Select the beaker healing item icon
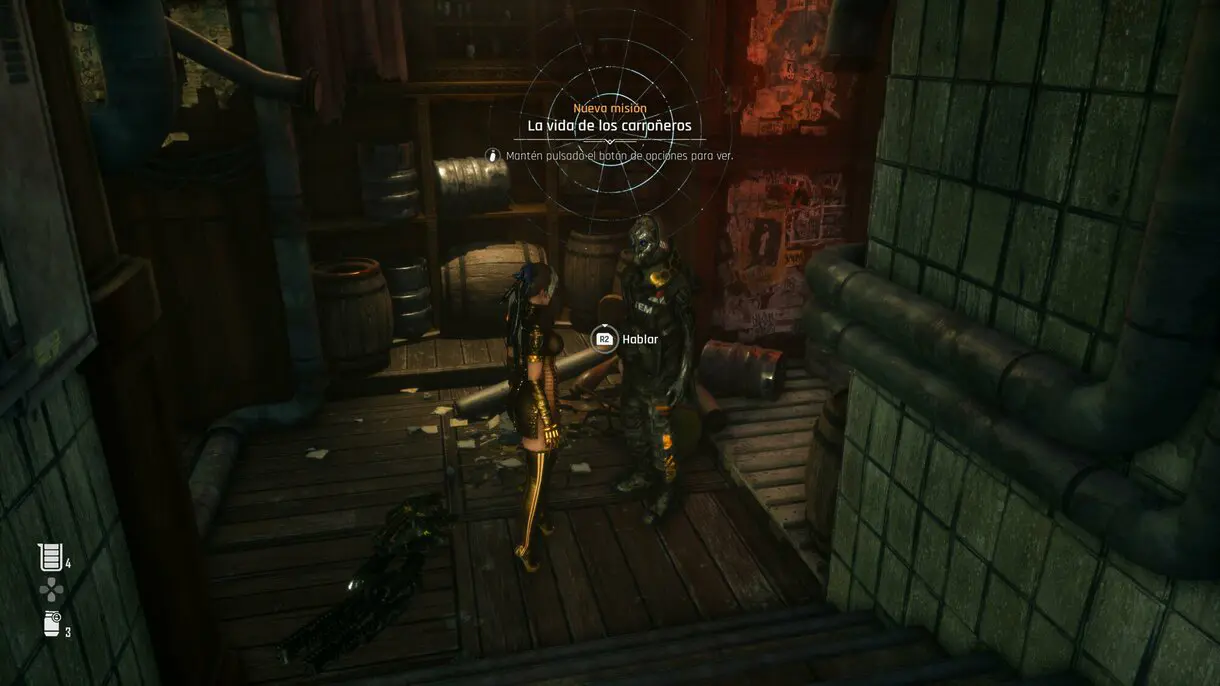 click(x=50, y=558)
